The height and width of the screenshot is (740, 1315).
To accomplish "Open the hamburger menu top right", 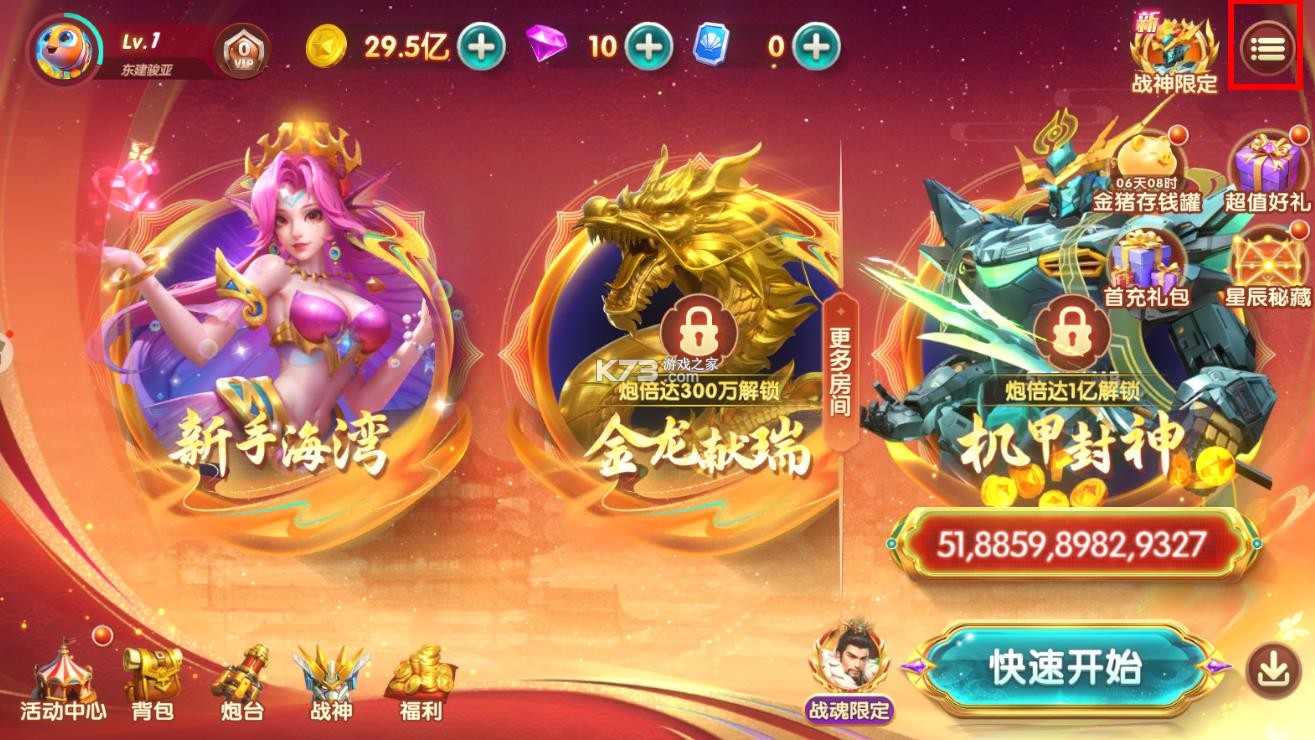I will (x=1266, y=48).
